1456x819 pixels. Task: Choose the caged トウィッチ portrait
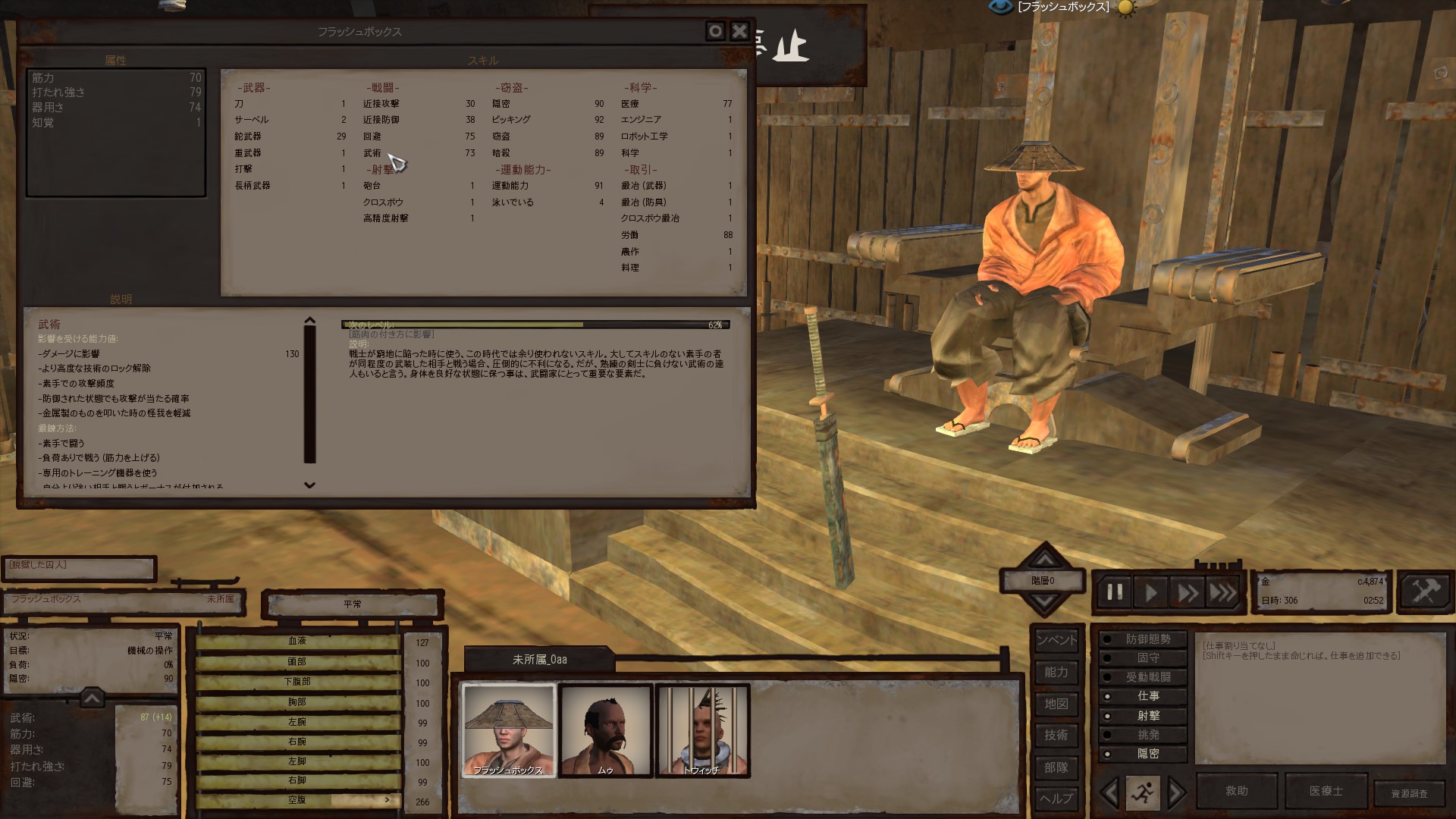click(x=703, y=730)
